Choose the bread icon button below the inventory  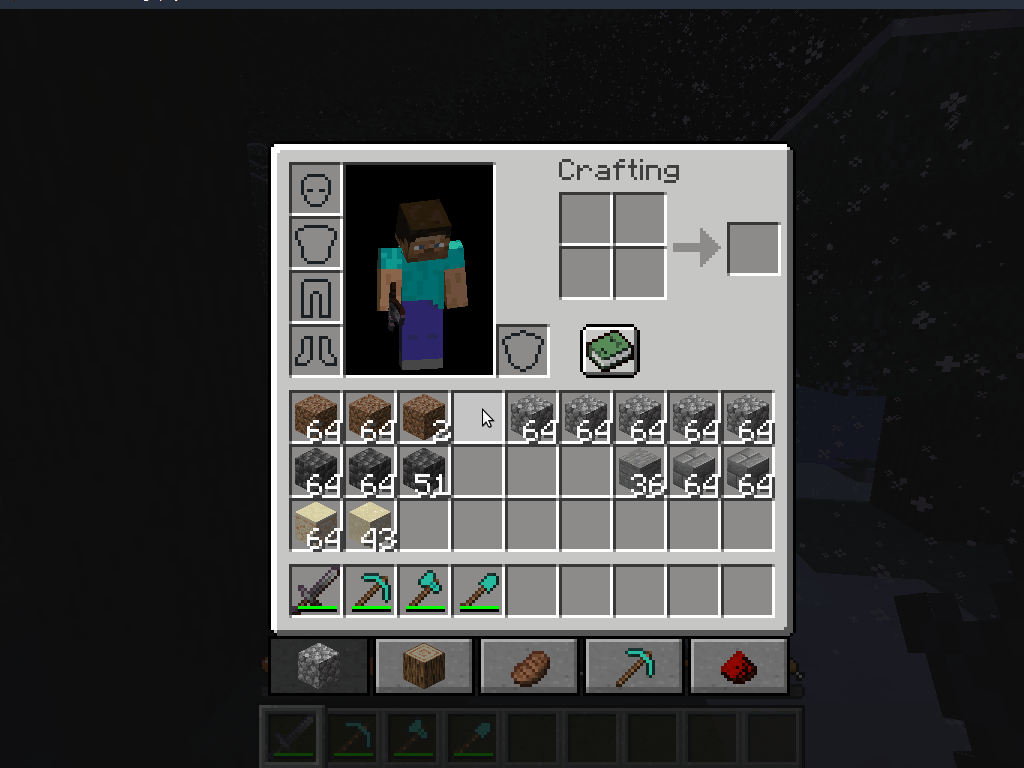pyautogui.click(x=529, y=666)
